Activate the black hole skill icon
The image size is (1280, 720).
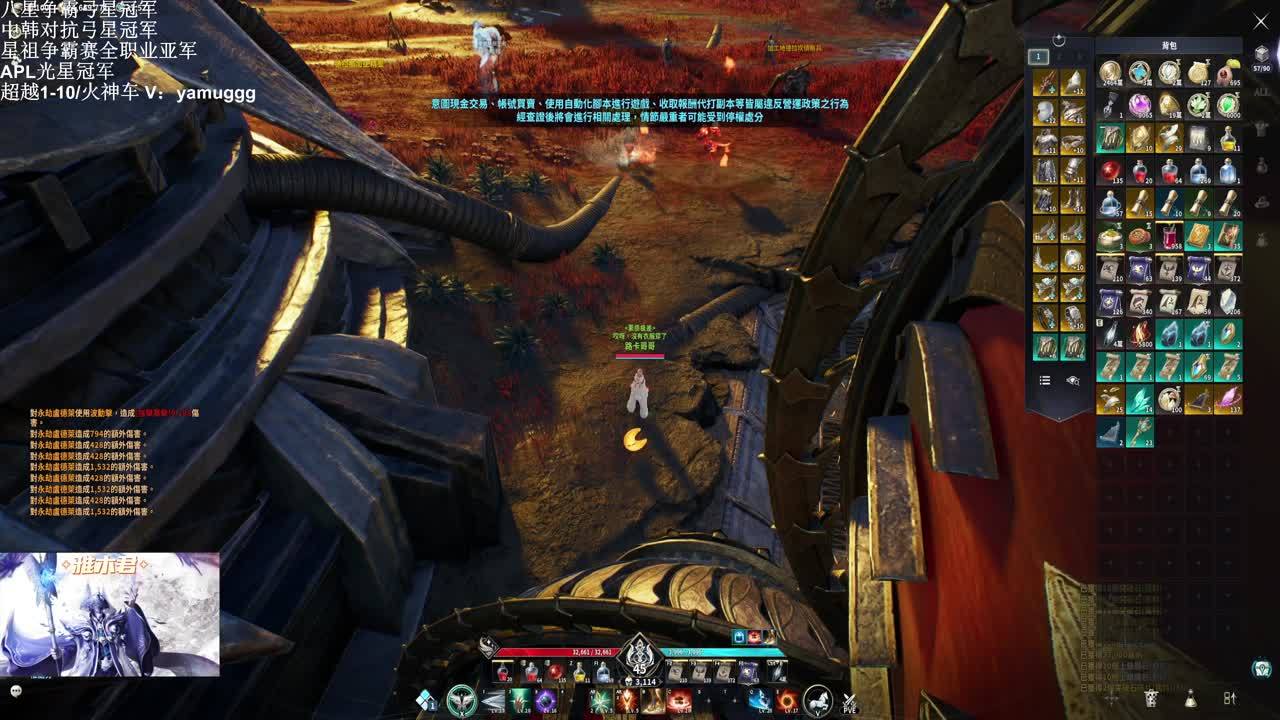(787, 700)
